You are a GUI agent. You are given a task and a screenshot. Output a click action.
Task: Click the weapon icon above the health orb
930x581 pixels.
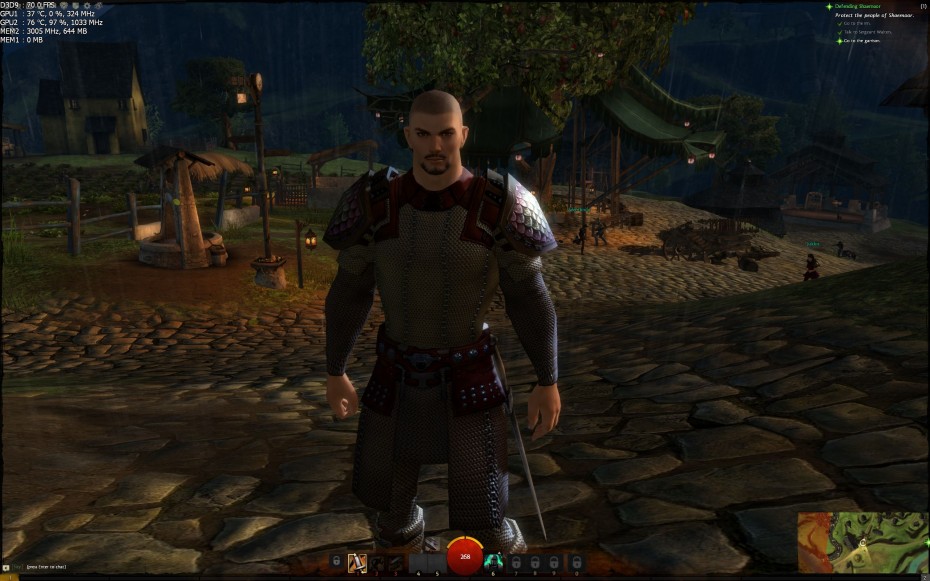click(432, 544)
